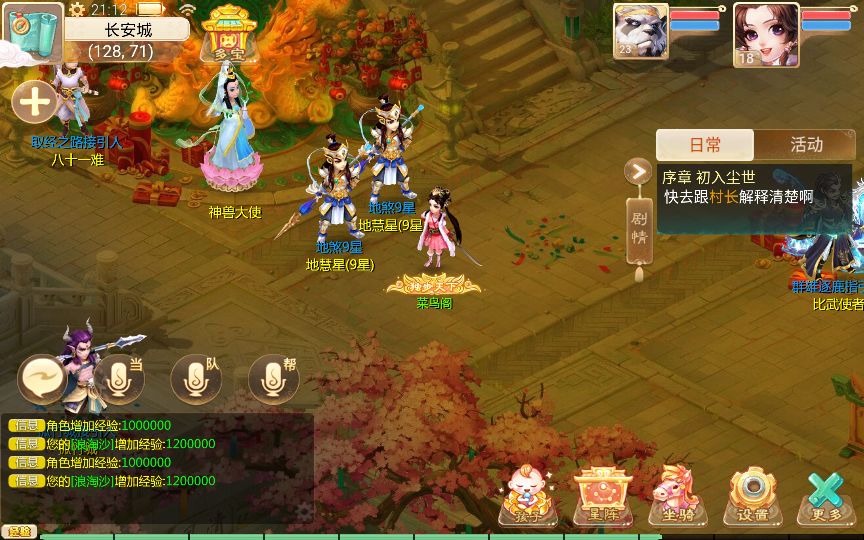This screenshot has height=540, width=864.
Task: Open the 剧情 story tag
Action: coord(638,230)
